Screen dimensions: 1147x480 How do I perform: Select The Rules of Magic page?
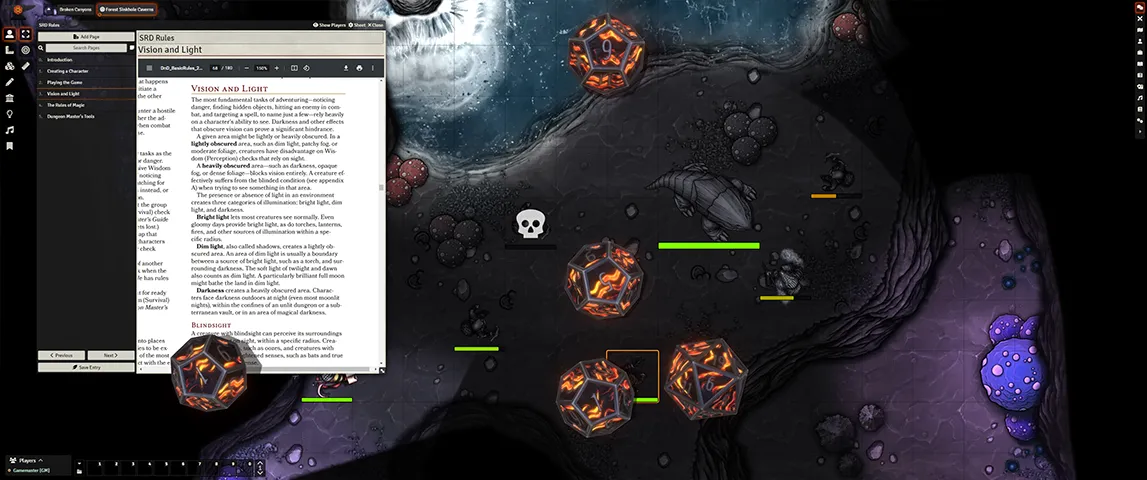(67, 105)
